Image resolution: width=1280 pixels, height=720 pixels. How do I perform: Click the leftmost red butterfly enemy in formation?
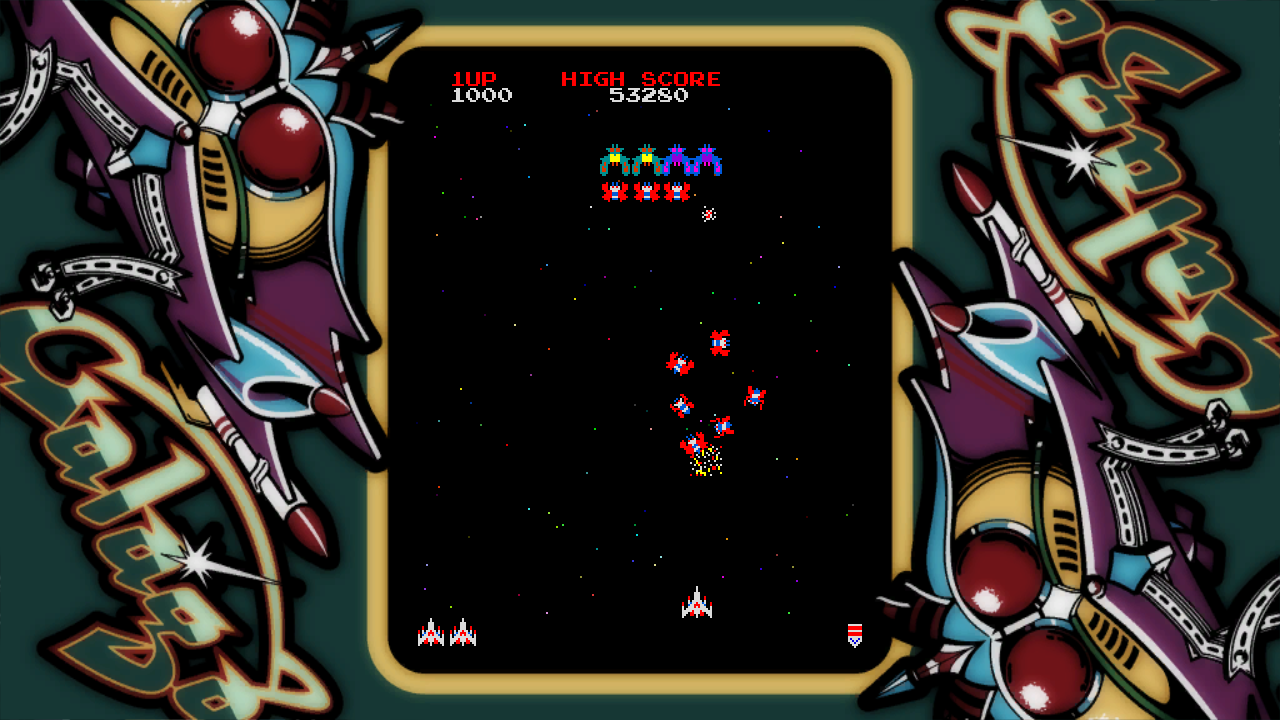coord(614,191)
